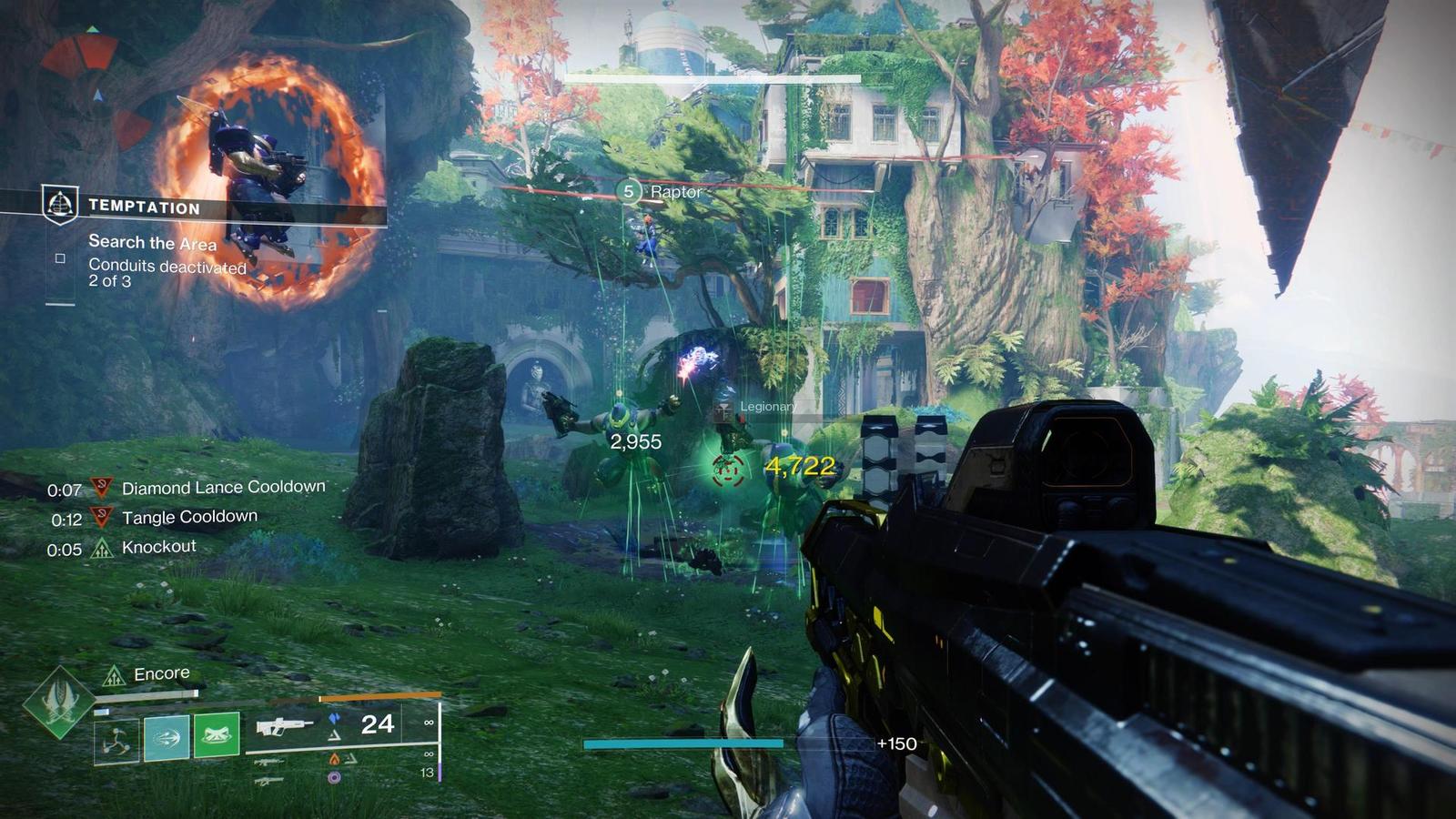Viewport: 1456px width, 819px height.
Task: Click the Knockout buff status icon
Action: 102,548
